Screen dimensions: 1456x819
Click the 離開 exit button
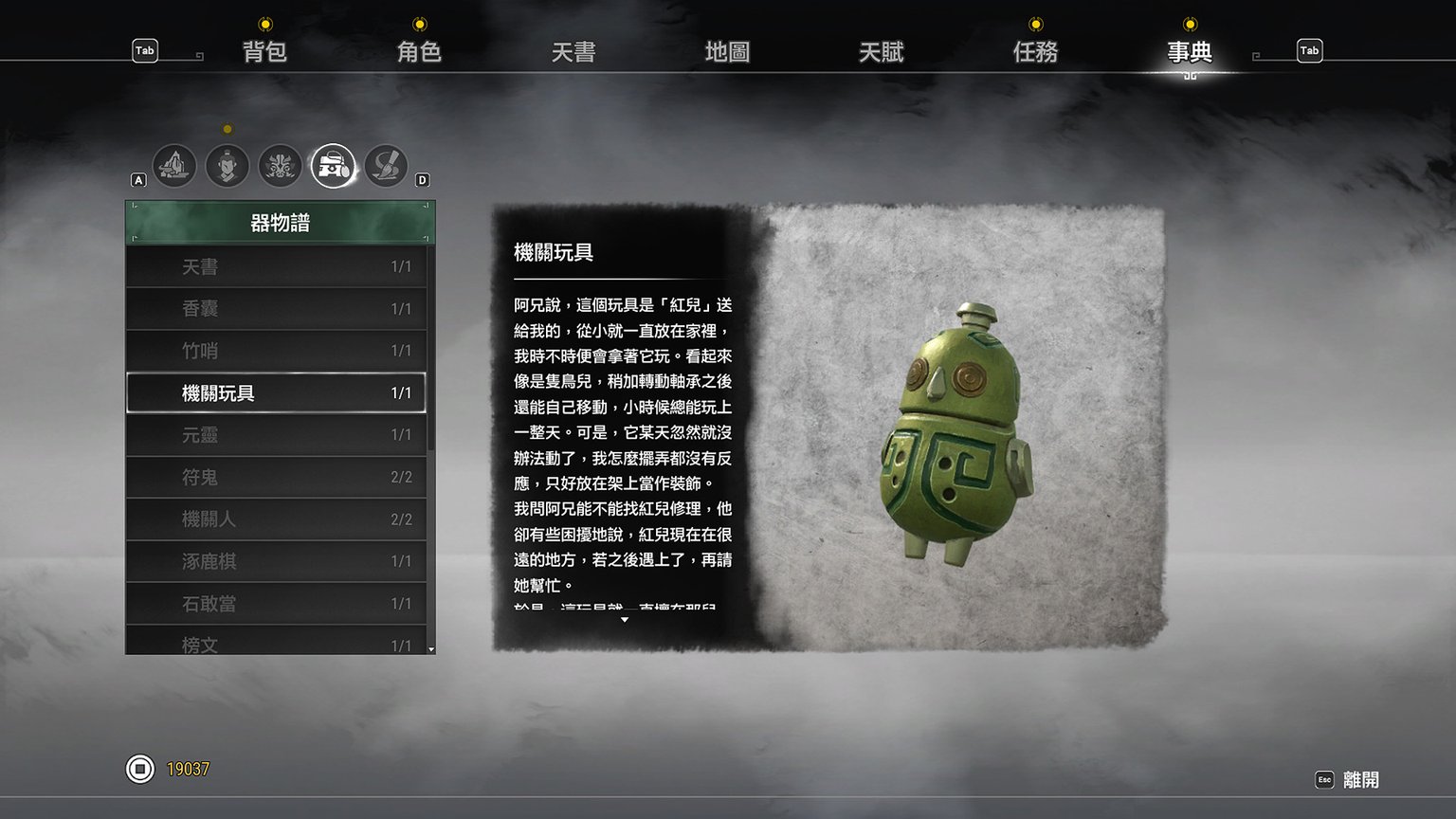coord(1362,777)
